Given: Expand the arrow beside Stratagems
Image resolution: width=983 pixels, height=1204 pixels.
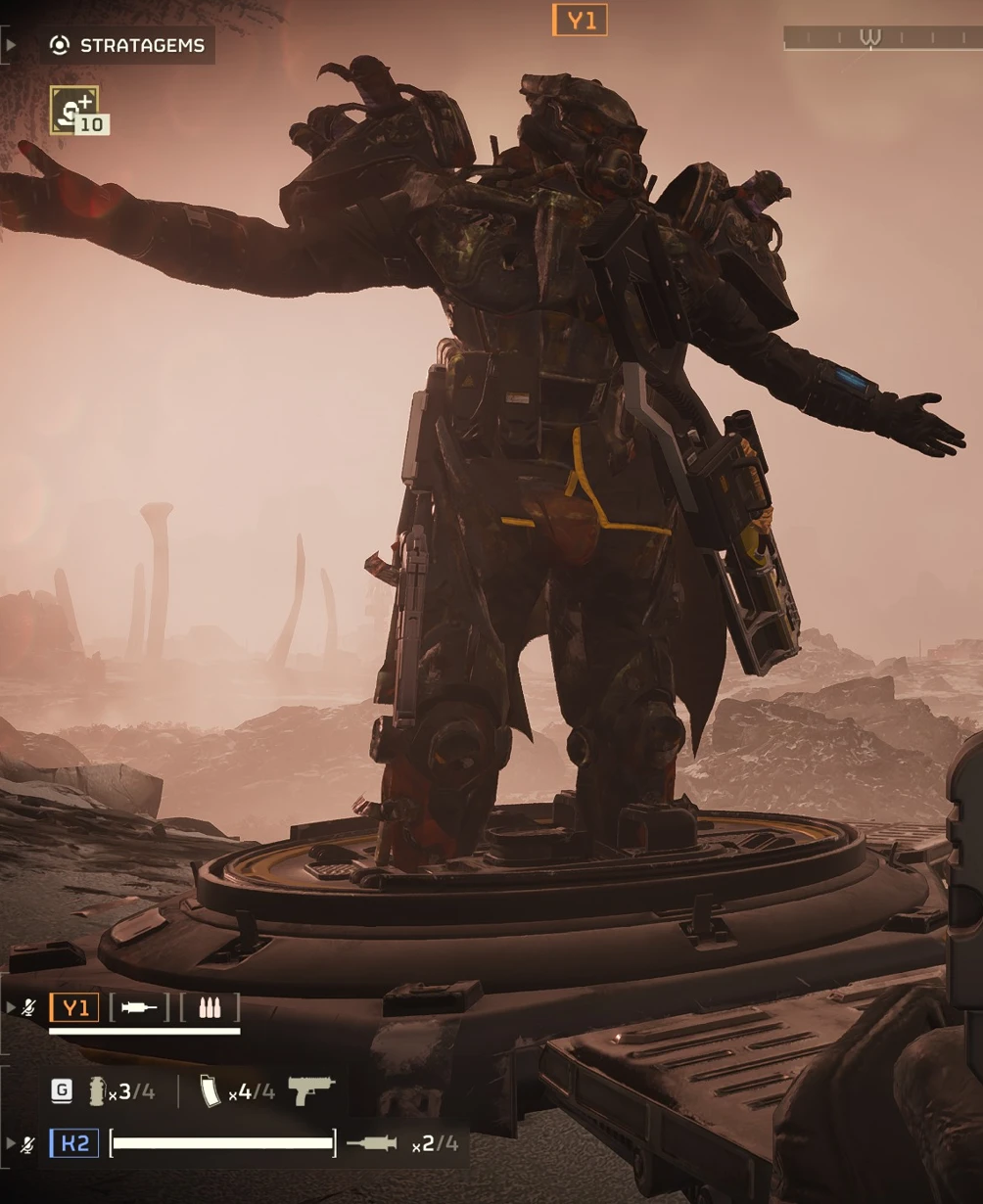Looking at the screenshot, I should [x=11, y=45].
